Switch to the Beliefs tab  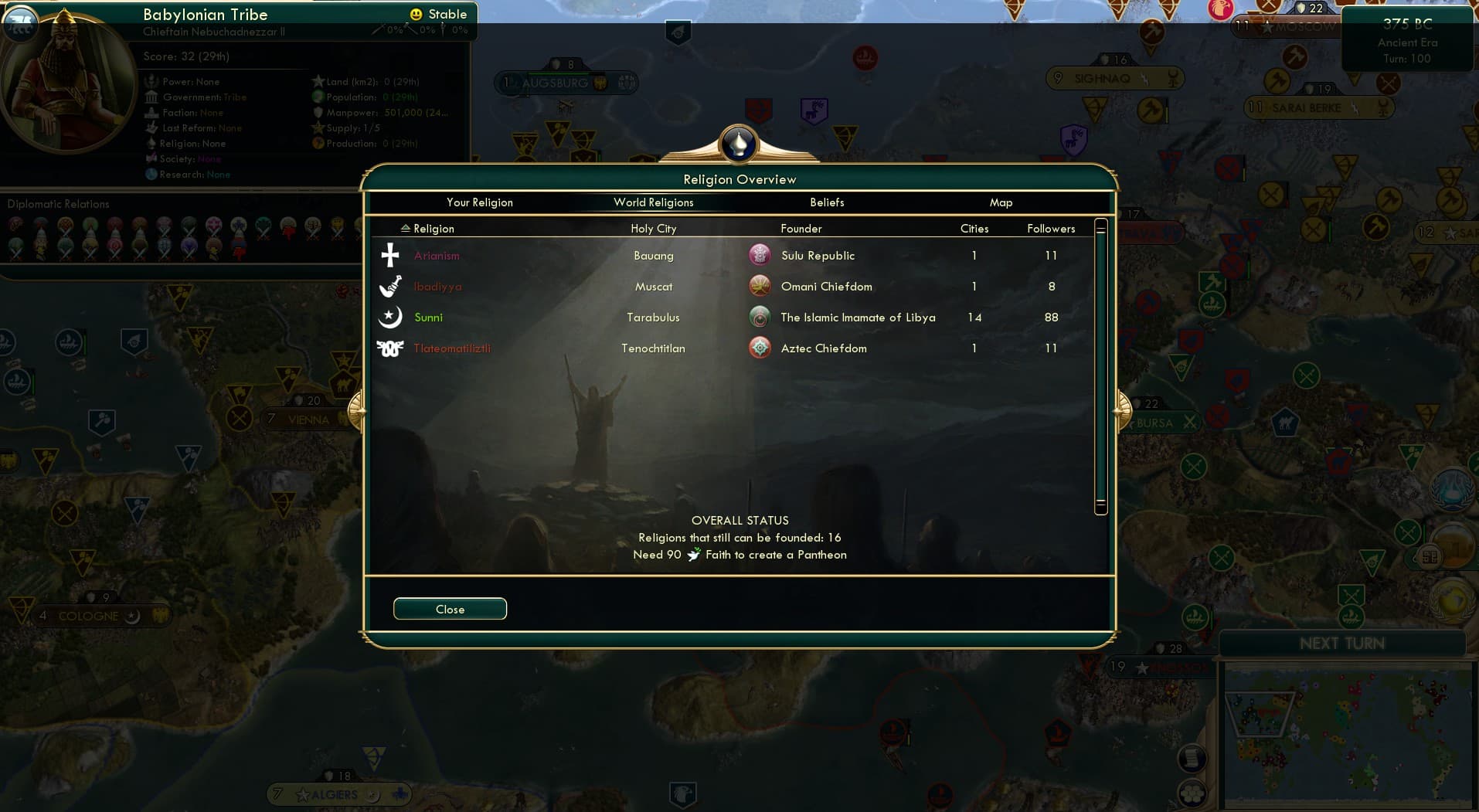tap(826, 202)
